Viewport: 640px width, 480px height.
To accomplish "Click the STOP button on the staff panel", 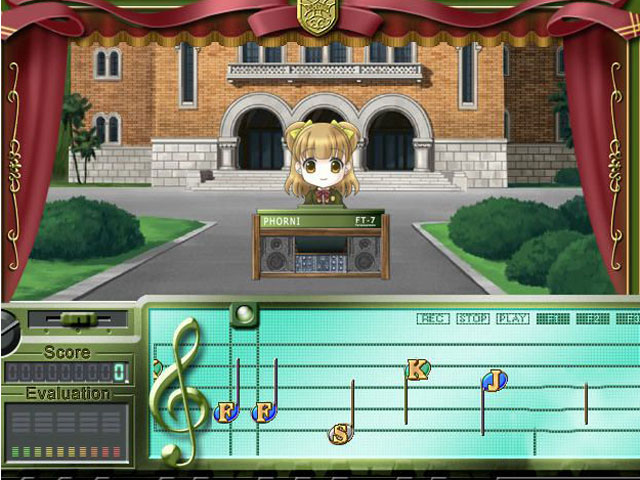I will tap(472, 319).
